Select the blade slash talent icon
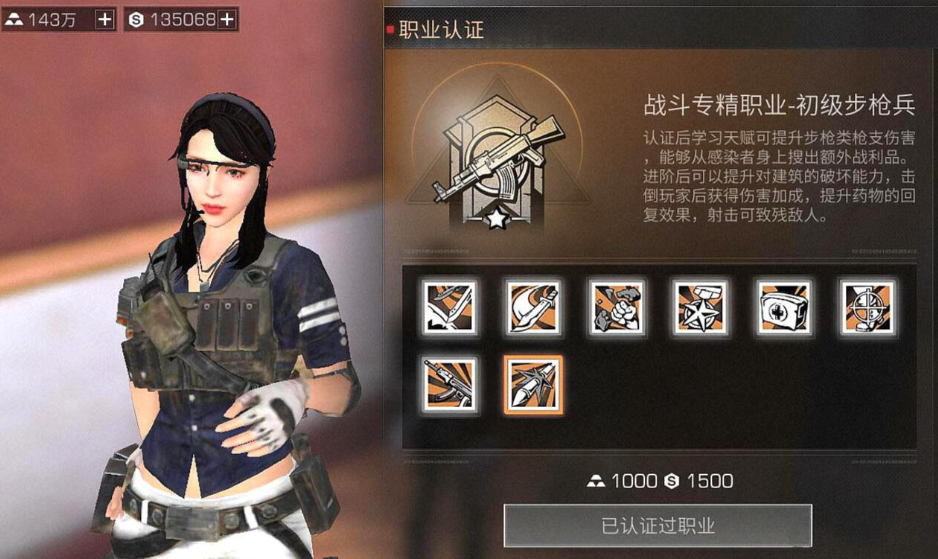 (449, 306)
